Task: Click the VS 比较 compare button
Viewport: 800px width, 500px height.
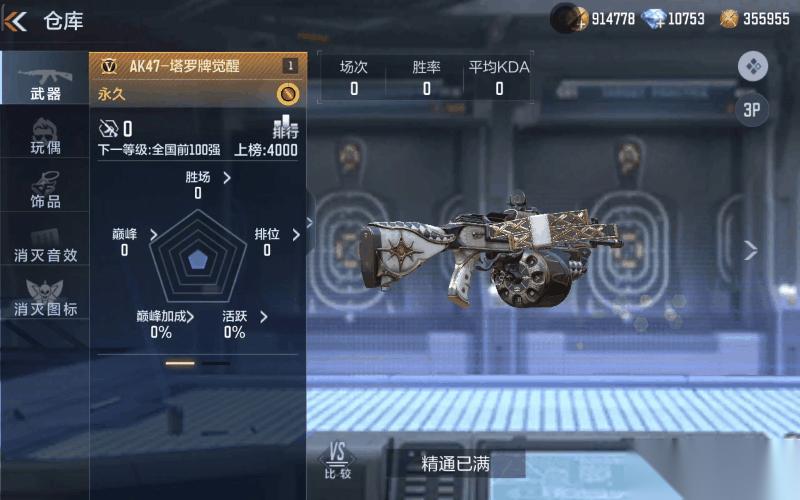Action: coord(338,461)
